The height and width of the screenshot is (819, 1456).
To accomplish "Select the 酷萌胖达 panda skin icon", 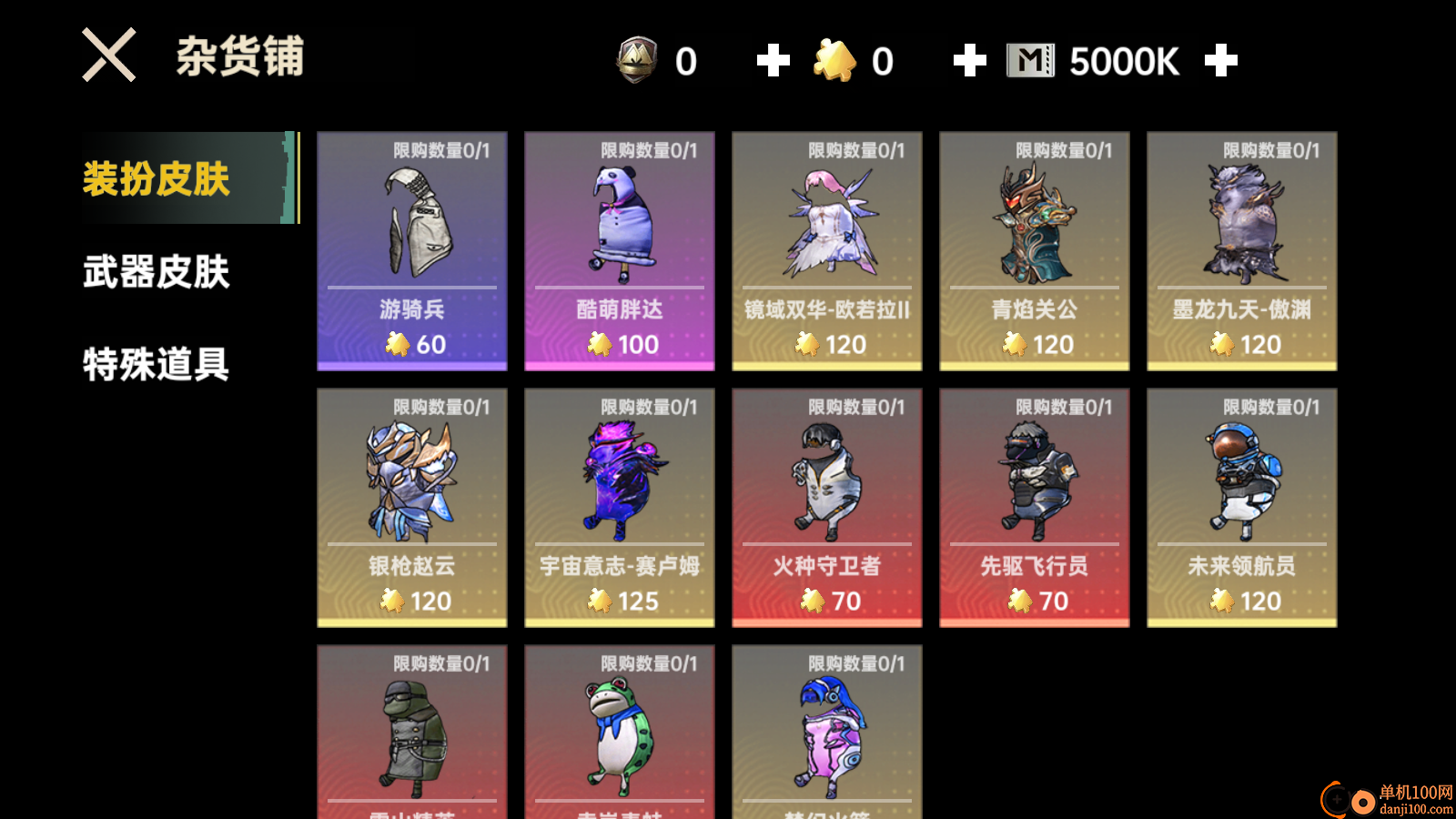I will coord(619,223).
